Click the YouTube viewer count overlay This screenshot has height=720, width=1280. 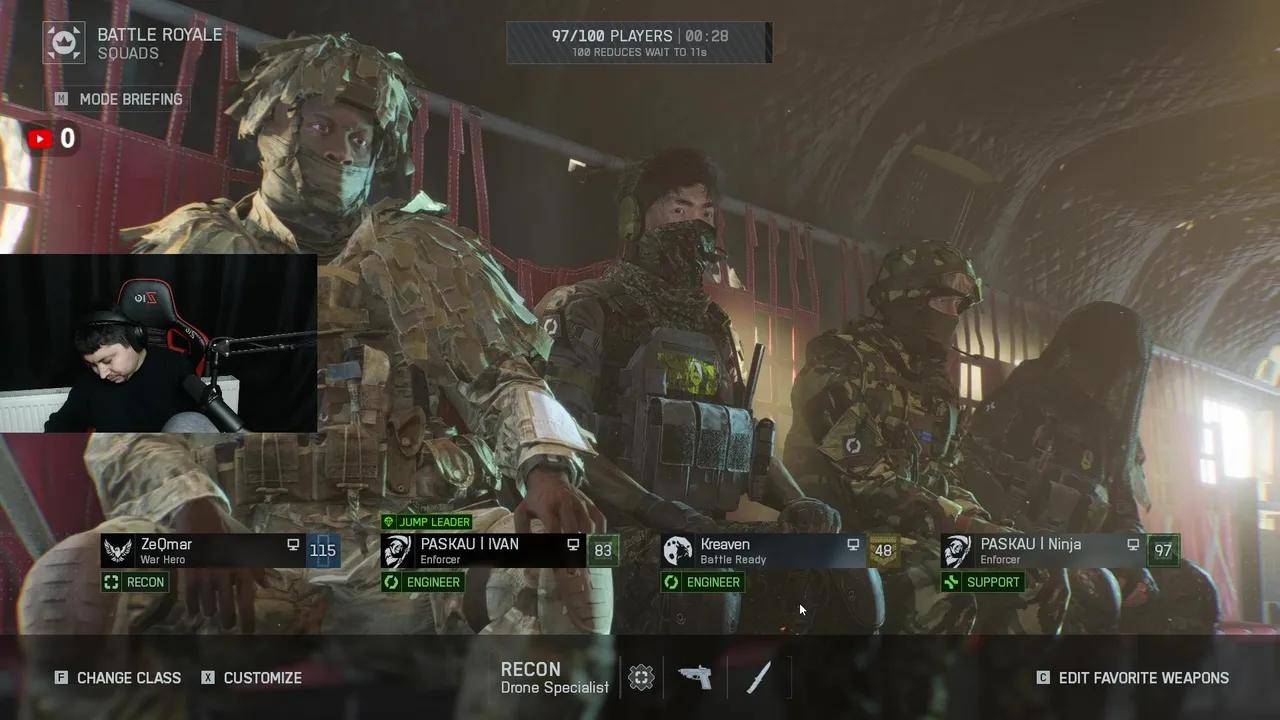click(x=52, y=139)
